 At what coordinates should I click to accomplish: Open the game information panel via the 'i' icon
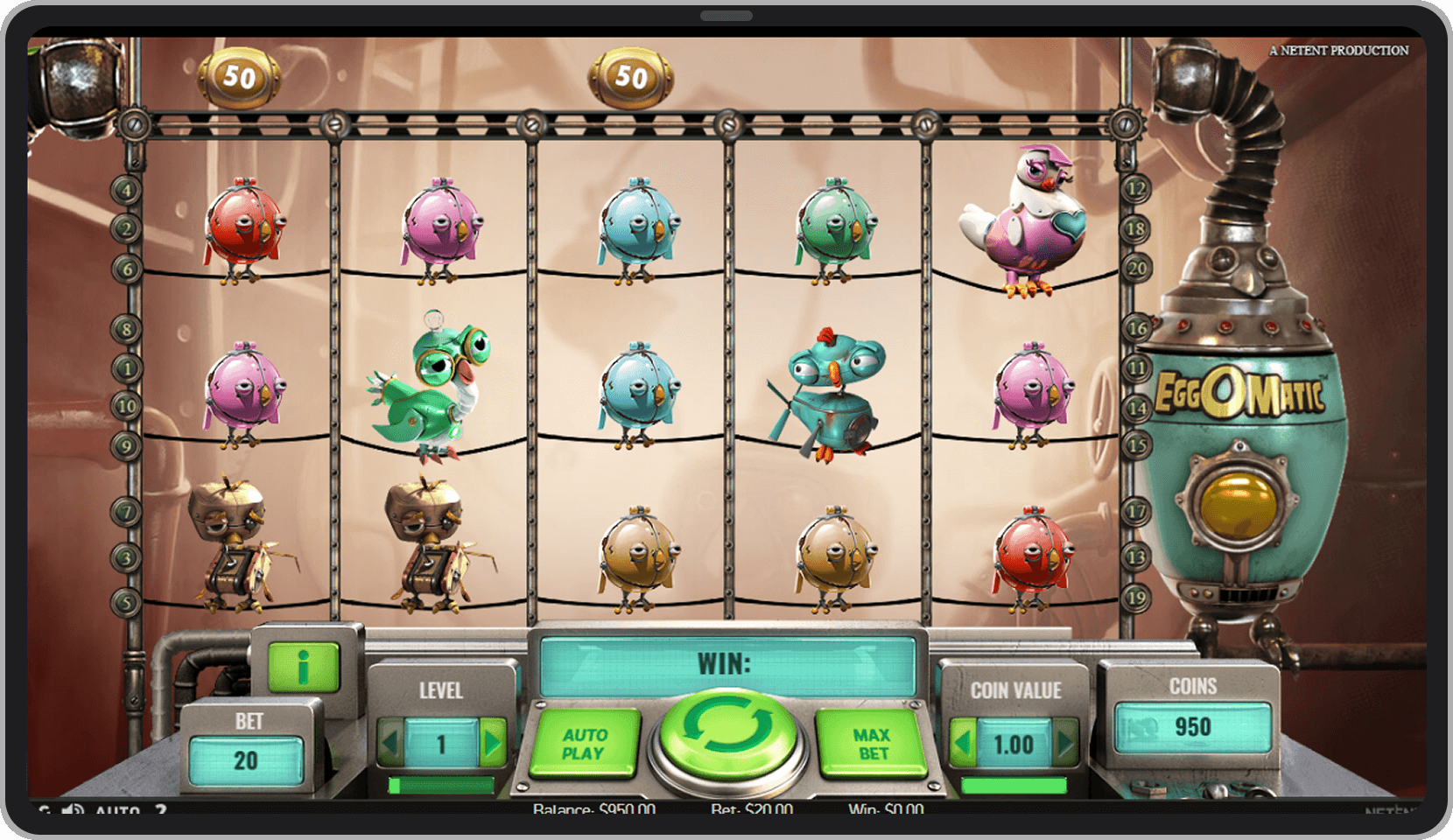[303, 668]
